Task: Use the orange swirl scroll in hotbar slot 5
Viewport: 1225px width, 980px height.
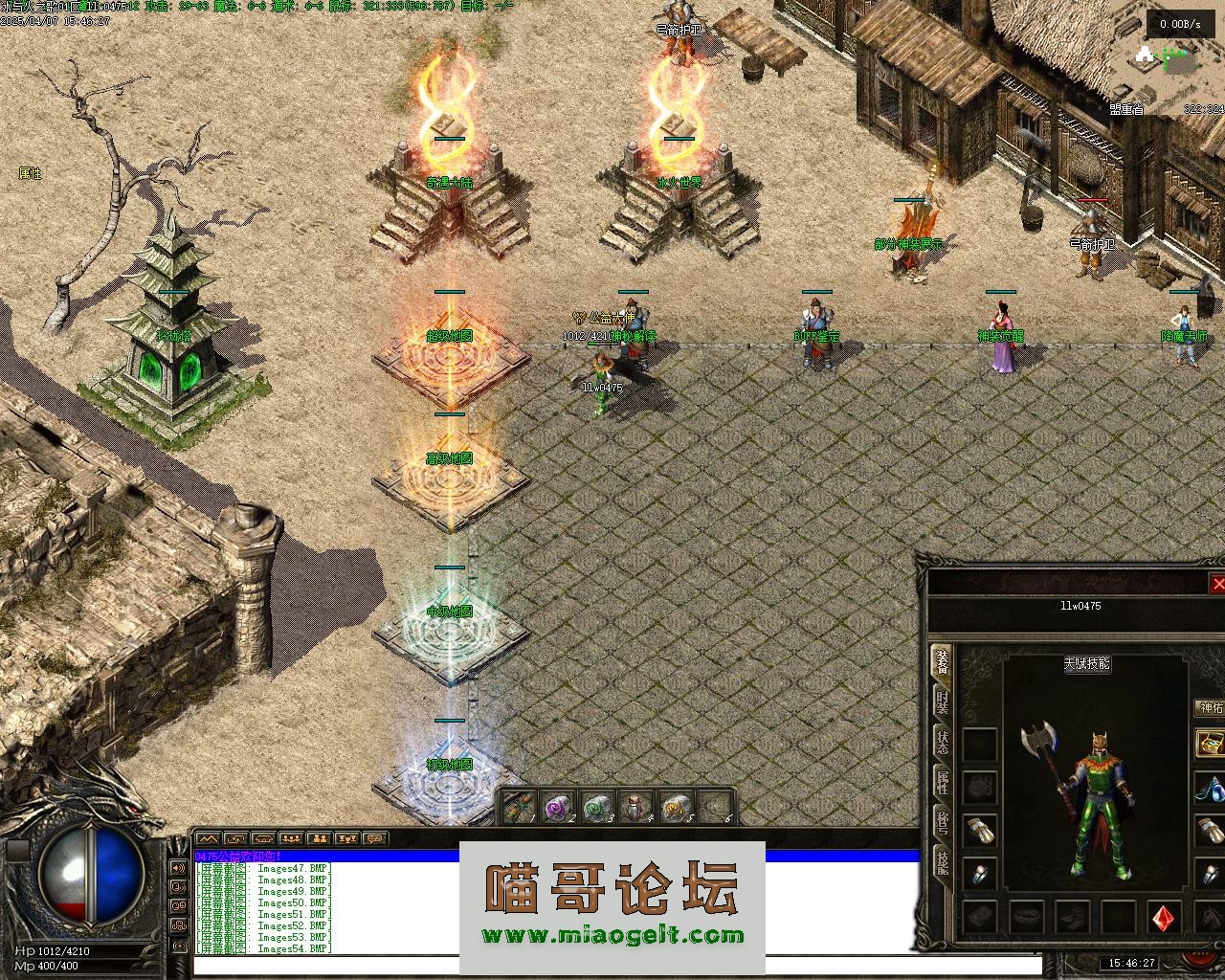Action: (x=675, y=809)
